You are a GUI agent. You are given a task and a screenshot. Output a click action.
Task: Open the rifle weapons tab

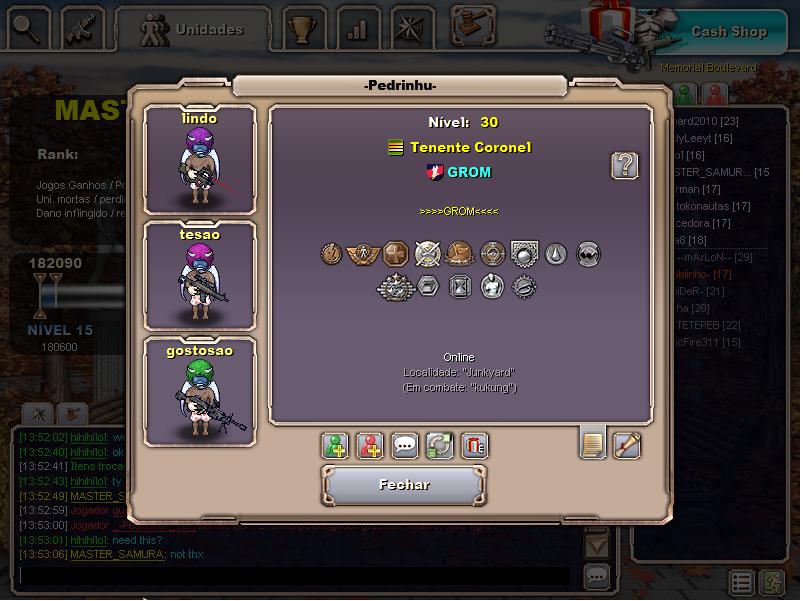click(82, 29)
